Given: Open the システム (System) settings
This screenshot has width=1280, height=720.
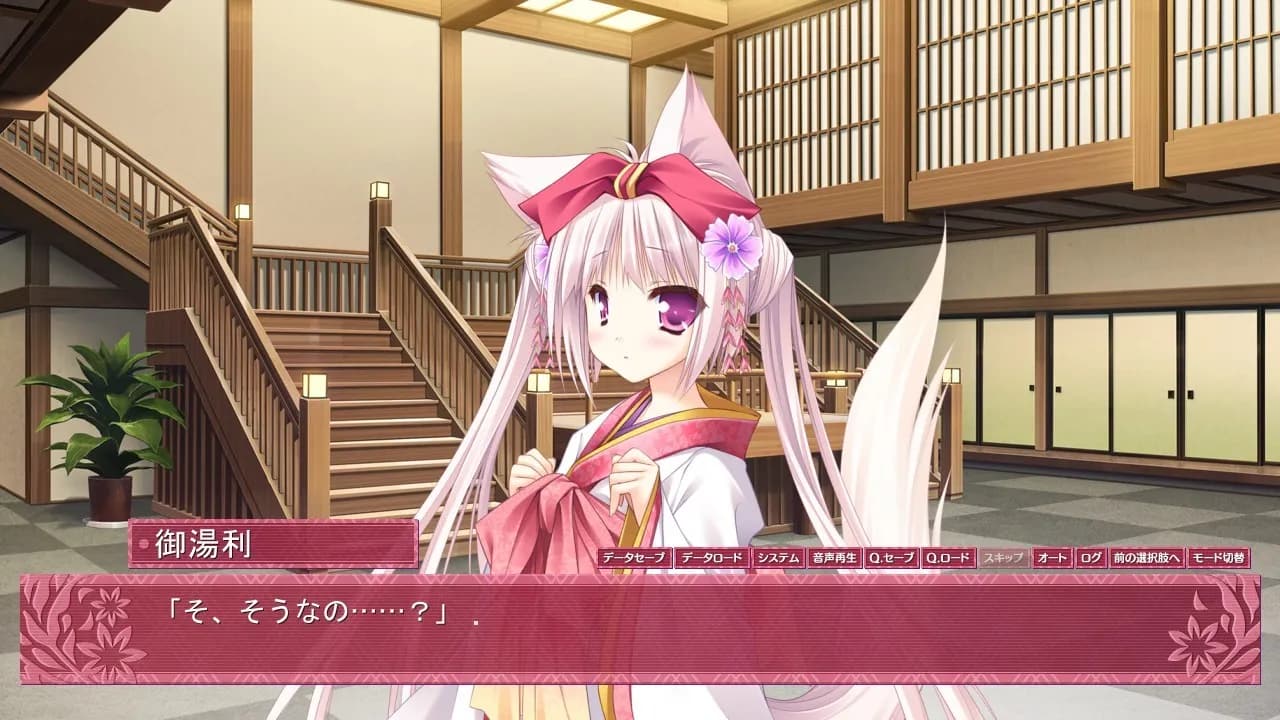Looking at the screenshot, I should pos(779,561).
